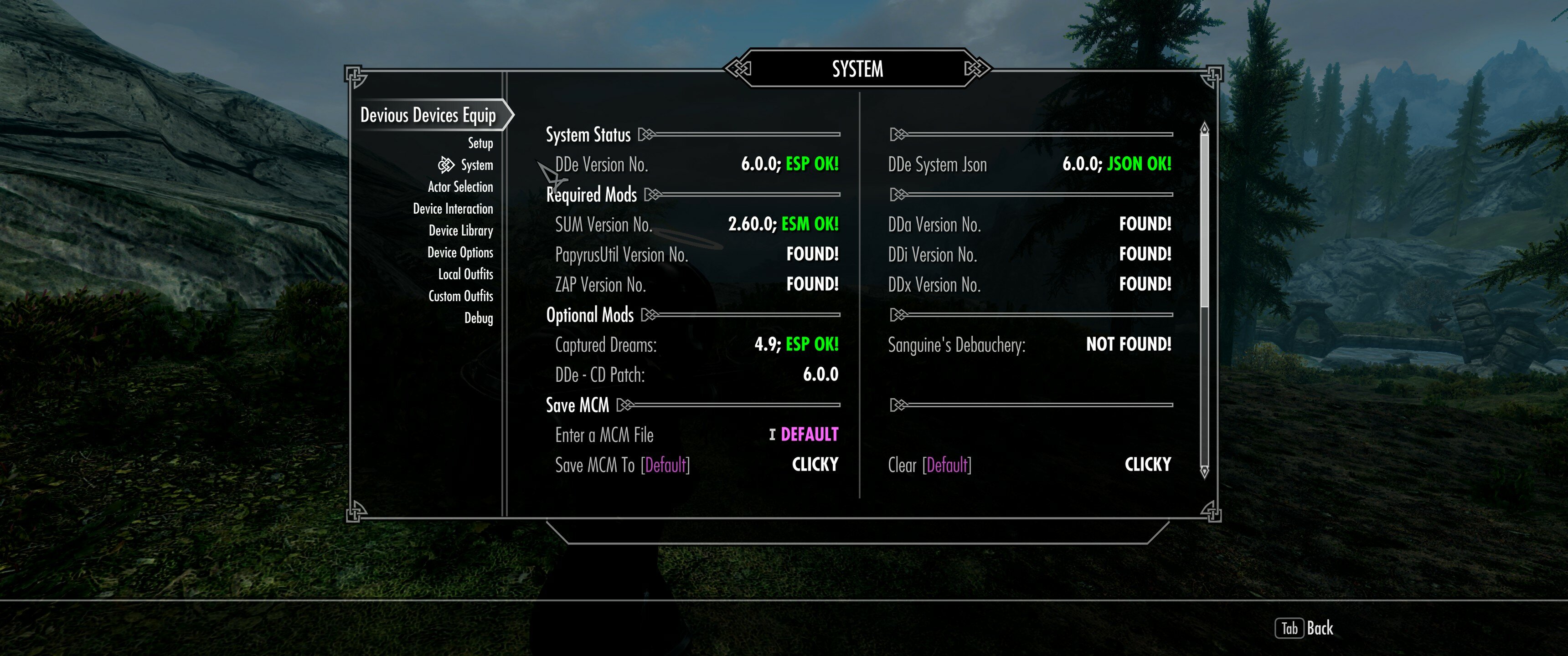Viewport: 1568px width, 656px height.
Task: Click the knot icon next to Required Mods
Action: (653, 195)
